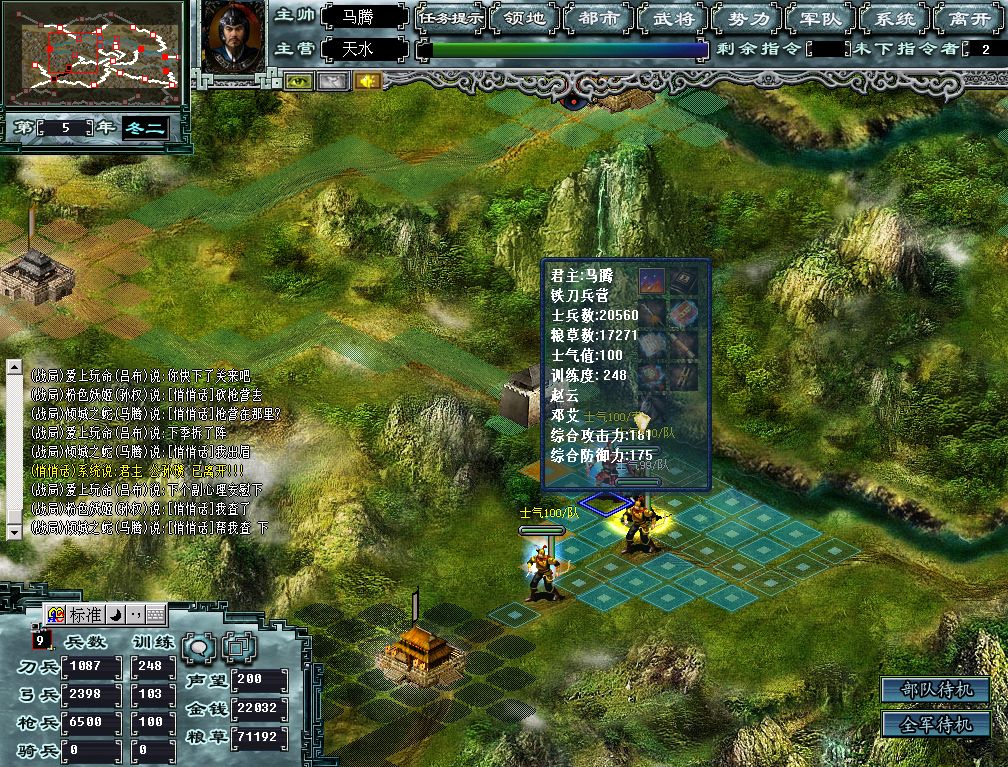Screen dimensions: 1008x767
Task: Choose 离开 to leave the game
Action: click(967, 18)
